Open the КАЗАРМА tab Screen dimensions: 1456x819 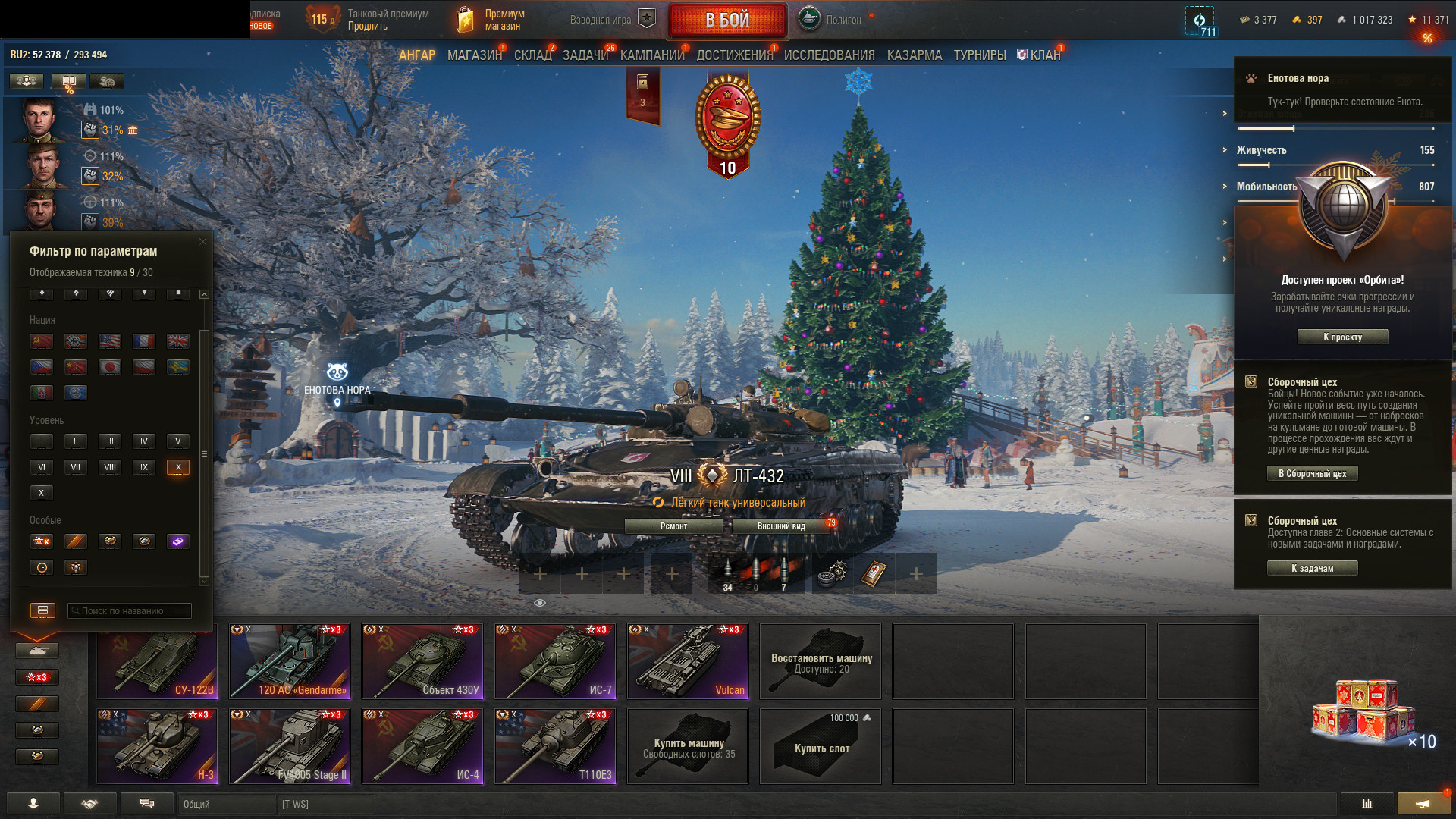pyautogui.click(x=914, y=55)
